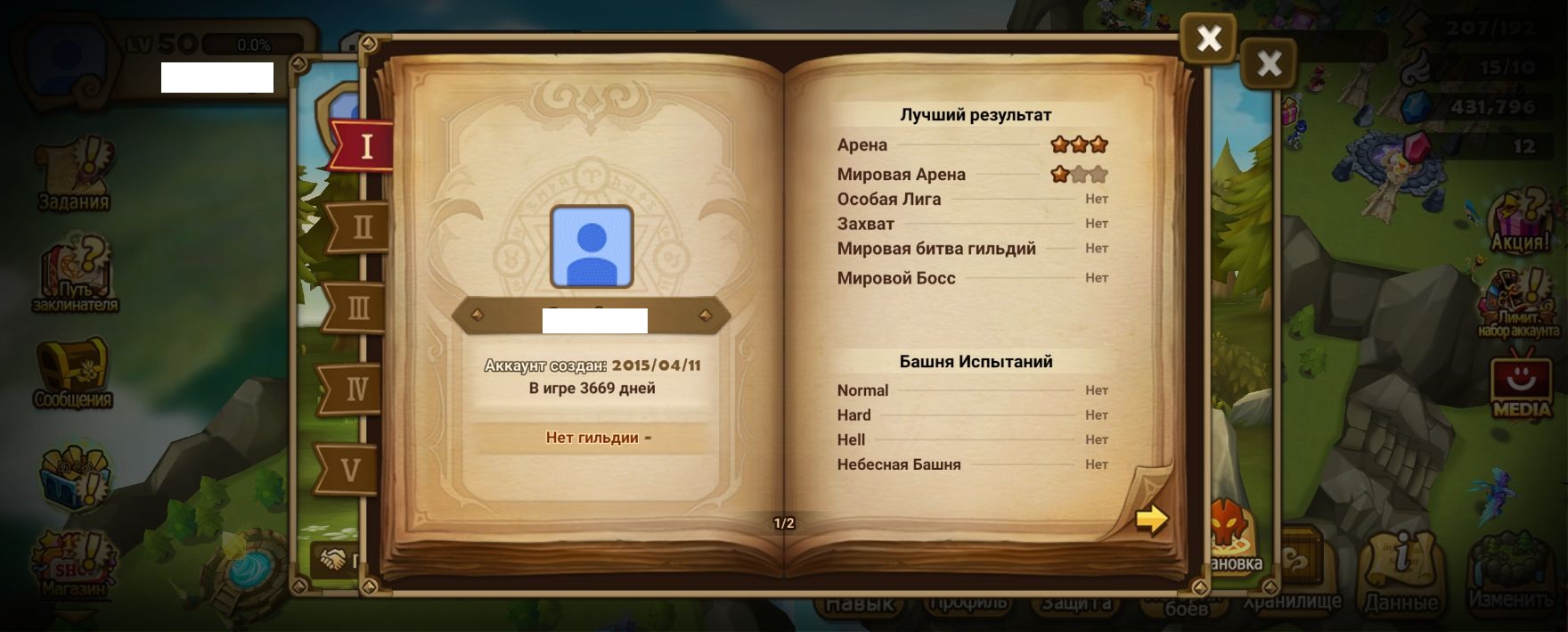
Task: Select bookmark tab IV
Action: point(355,389)
